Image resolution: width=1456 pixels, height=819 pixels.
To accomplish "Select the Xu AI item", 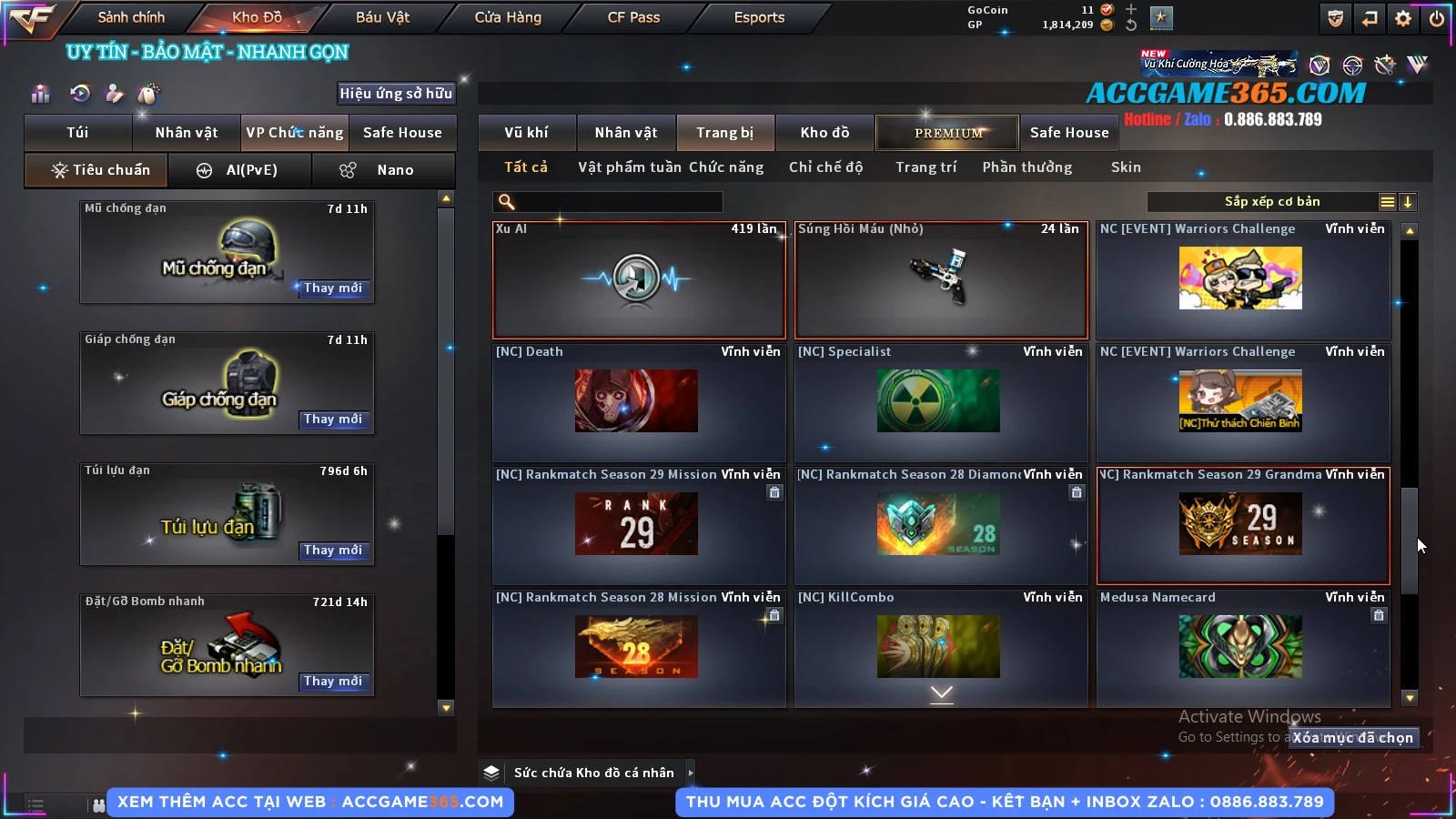I will [638, 280].
